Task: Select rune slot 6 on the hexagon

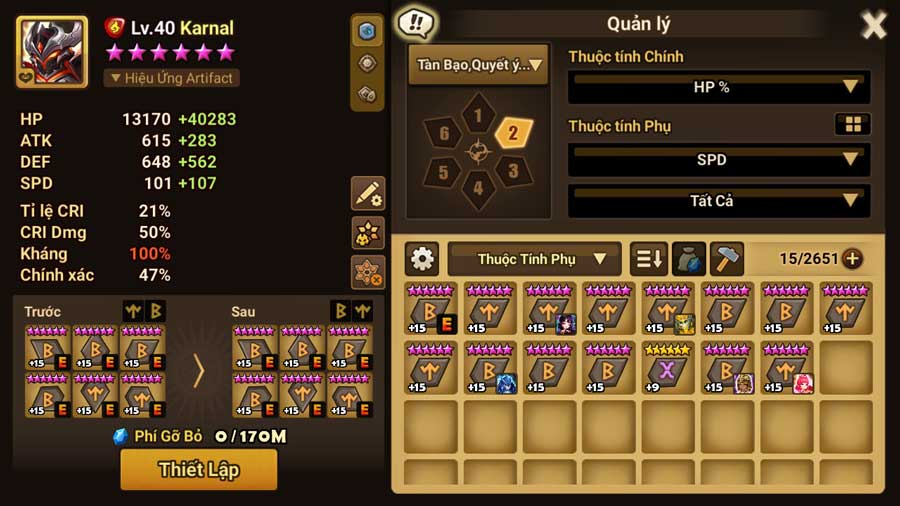Action: pyautogui.click(x=443, y=133)
